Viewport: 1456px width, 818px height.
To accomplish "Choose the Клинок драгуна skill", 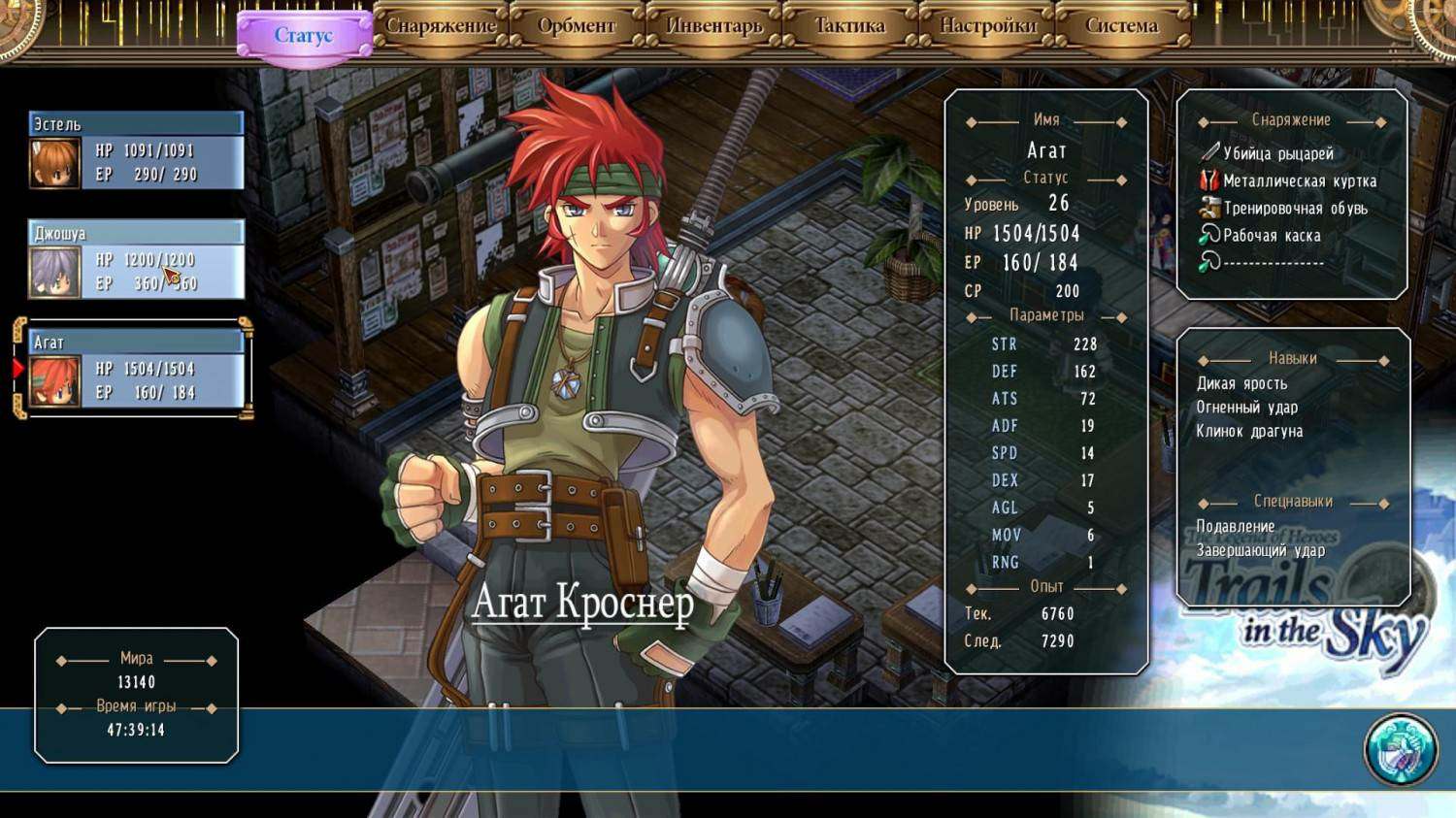I will 1249,431.
